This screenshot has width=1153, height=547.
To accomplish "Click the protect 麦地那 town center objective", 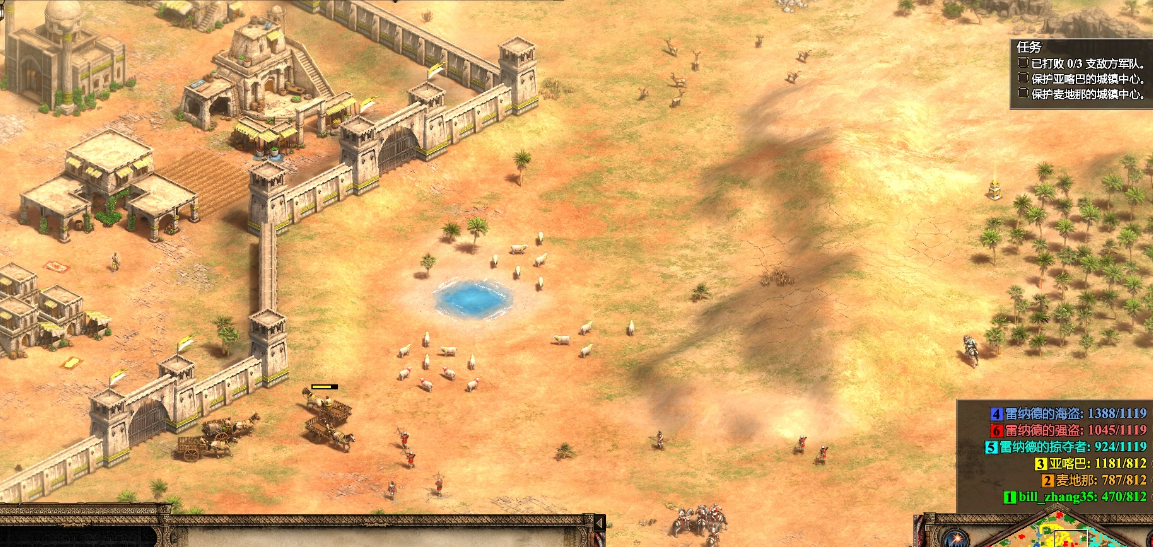I will point(1087,94).
